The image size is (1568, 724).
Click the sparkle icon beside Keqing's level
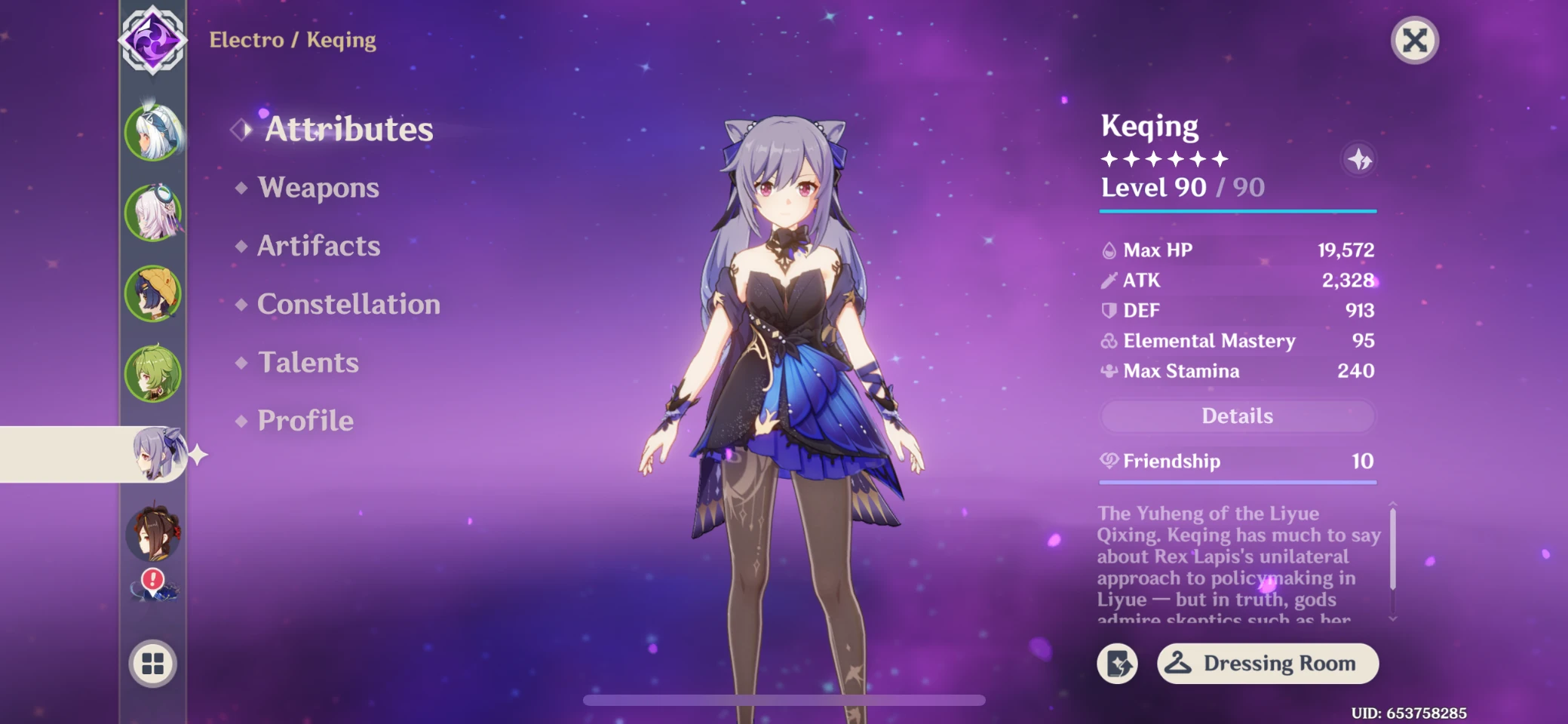click(1359, 160)
